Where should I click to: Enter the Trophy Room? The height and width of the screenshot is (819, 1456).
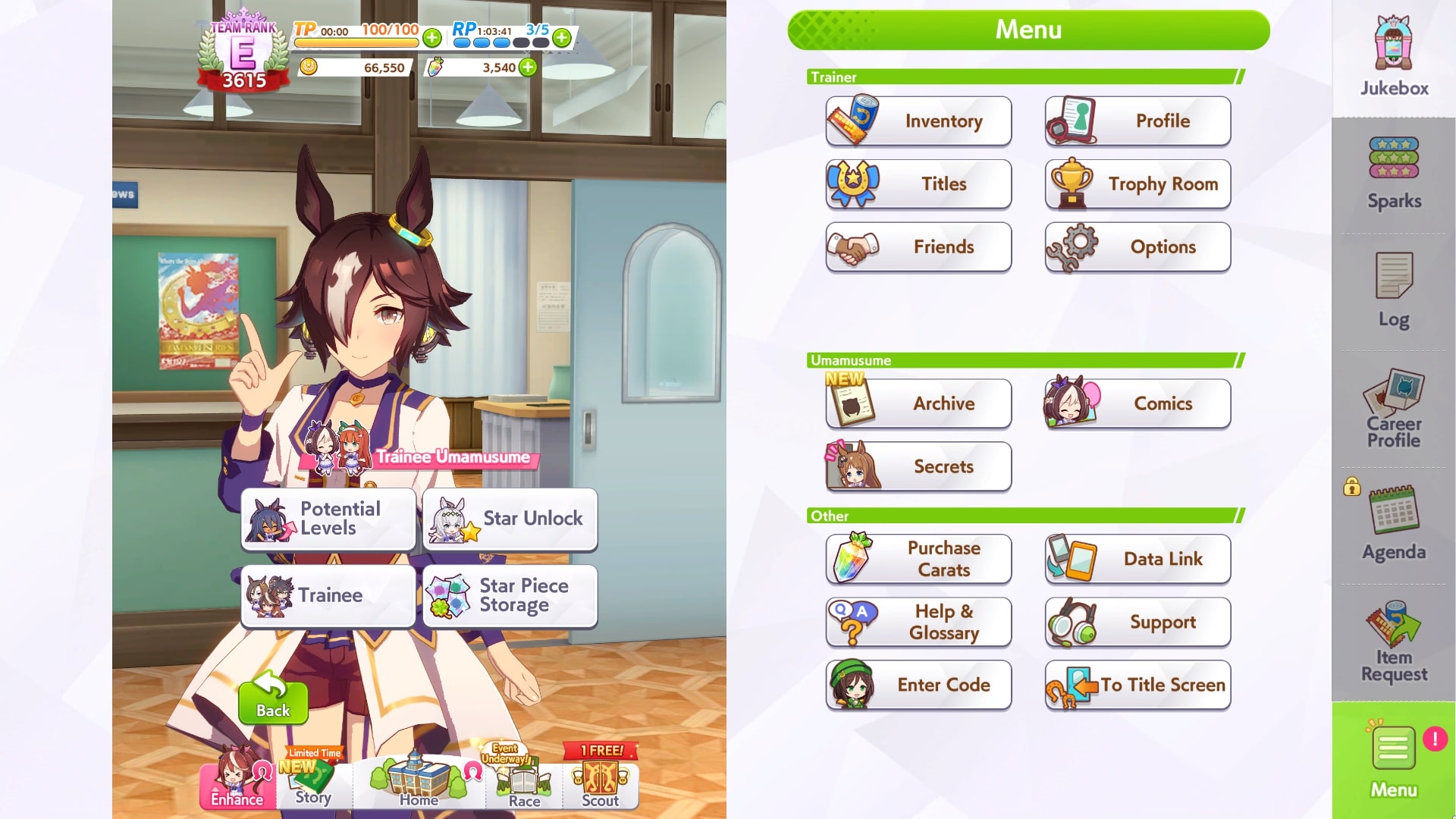(x=1137, y=184)
